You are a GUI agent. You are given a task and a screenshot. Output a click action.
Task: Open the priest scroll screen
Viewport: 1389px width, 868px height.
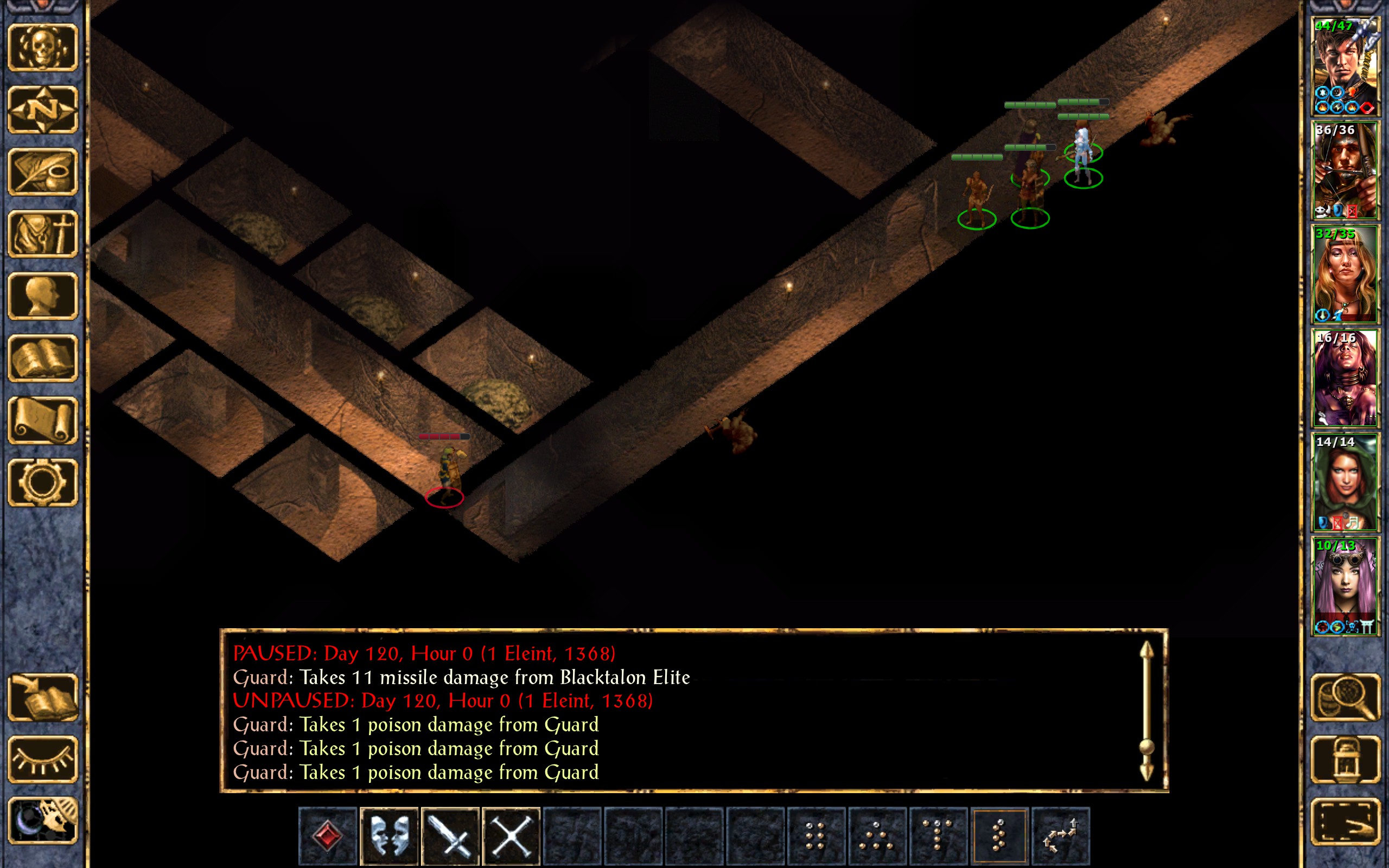click(x=43, y=420)
